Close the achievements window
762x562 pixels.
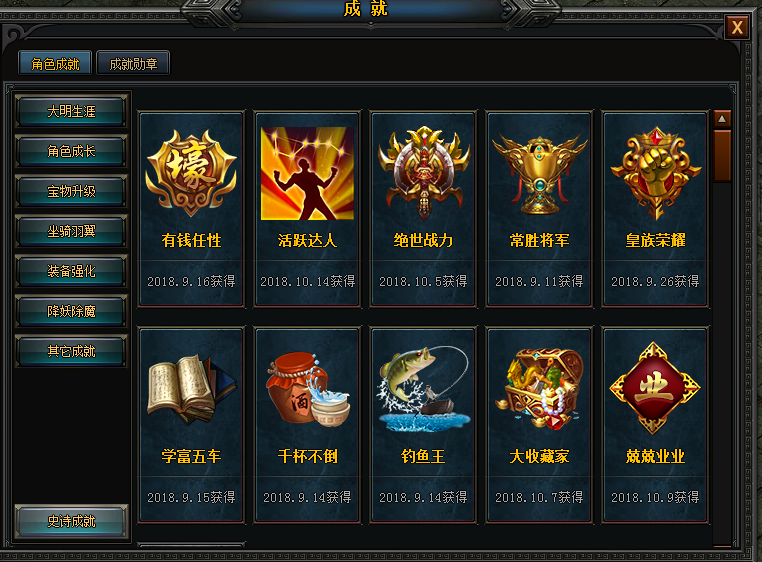coord(737,28)
